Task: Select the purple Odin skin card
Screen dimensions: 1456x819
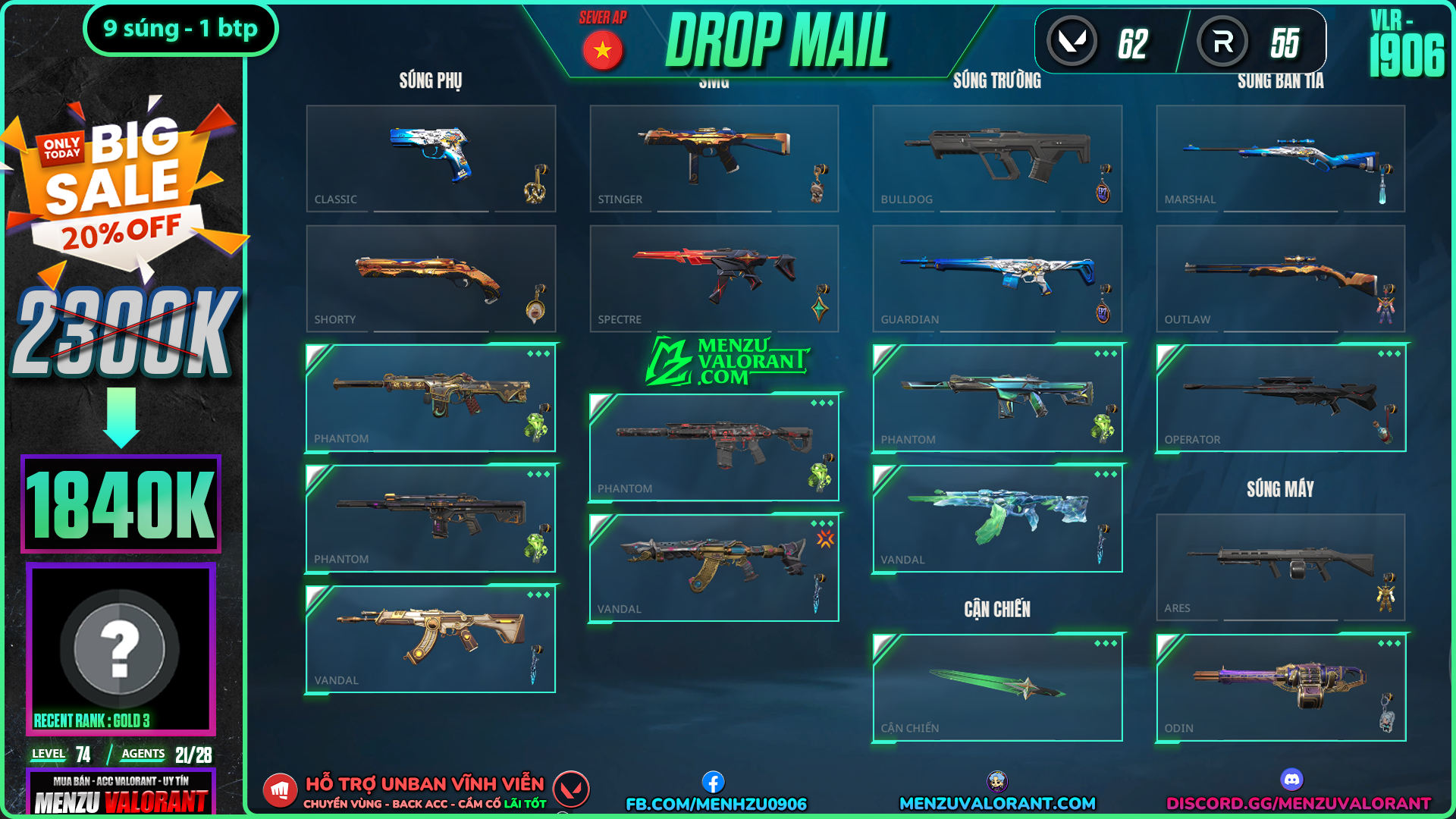Action: [1280, 687]
